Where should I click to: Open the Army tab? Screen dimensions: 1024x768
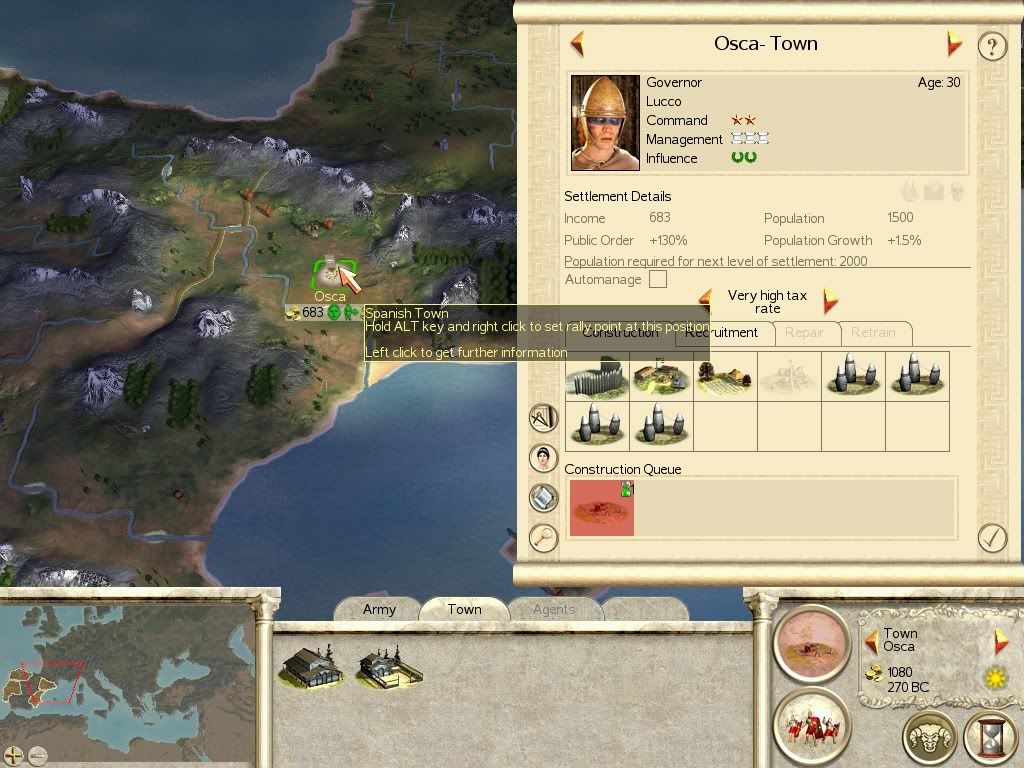point(379,609)
